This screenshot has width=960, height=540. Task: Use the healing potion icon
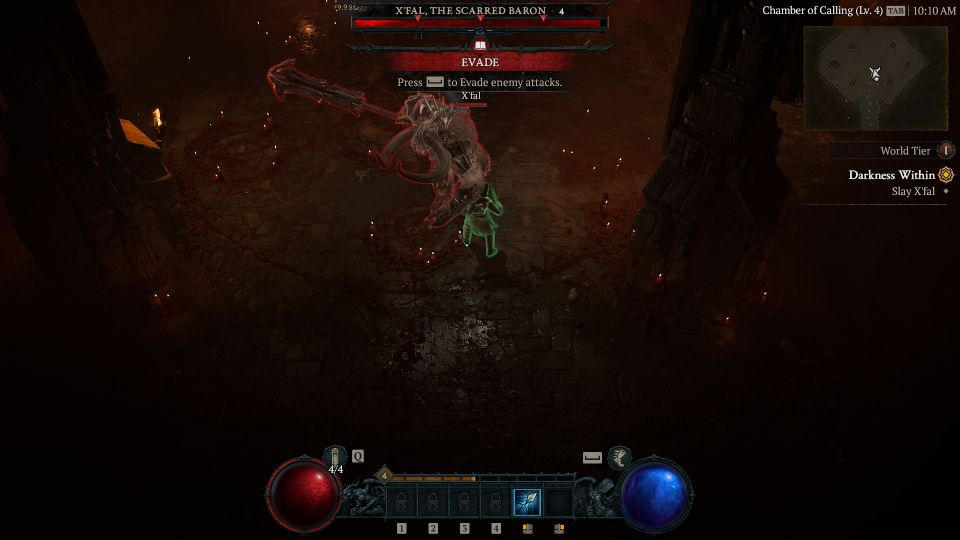(x=335, y=456)
